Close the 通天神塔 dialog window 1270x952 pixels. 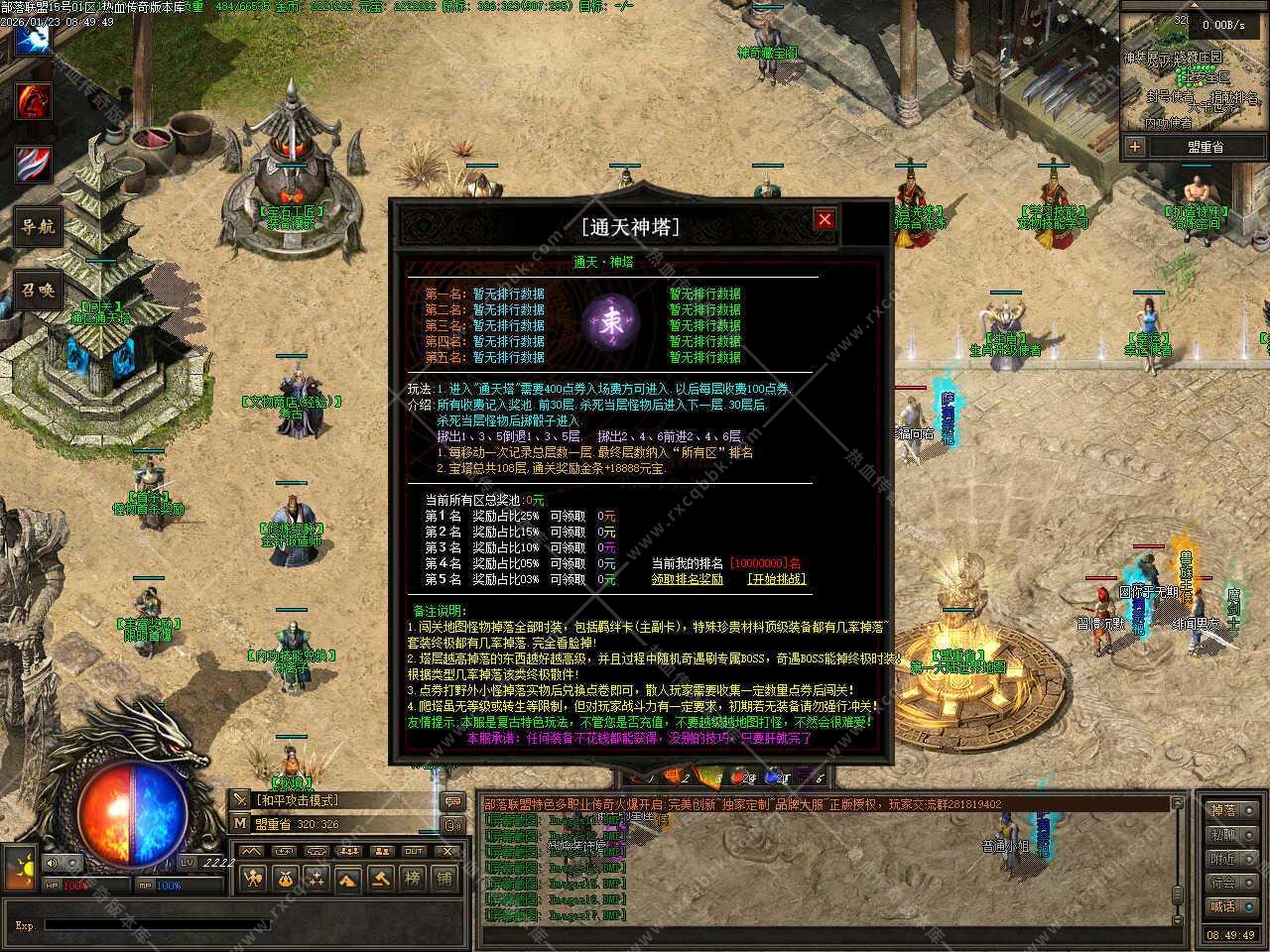(824, 219)
